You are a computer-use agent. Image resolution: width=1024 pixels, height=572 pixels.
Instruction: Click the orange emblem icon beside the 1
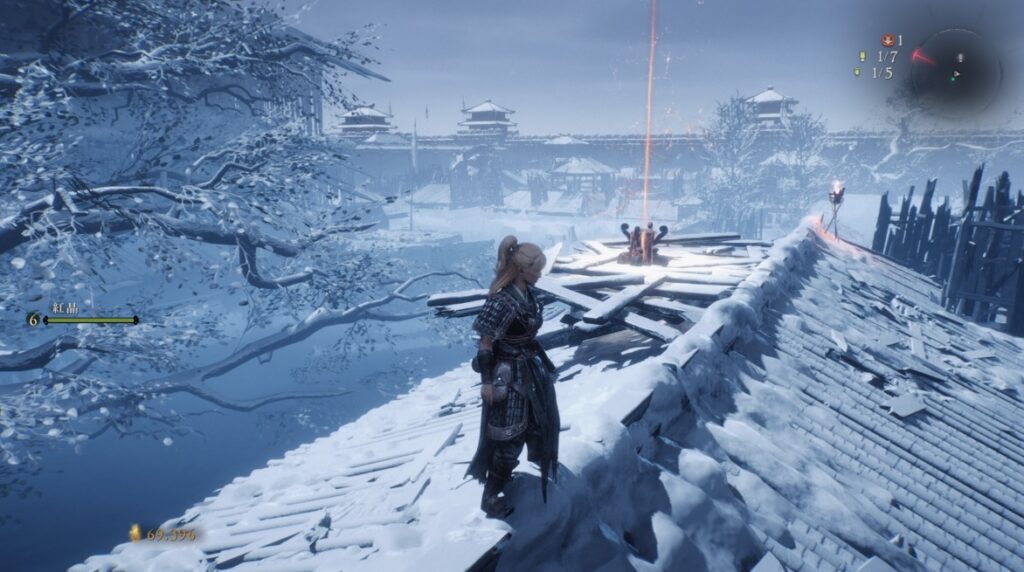click(x=886, y=41)
